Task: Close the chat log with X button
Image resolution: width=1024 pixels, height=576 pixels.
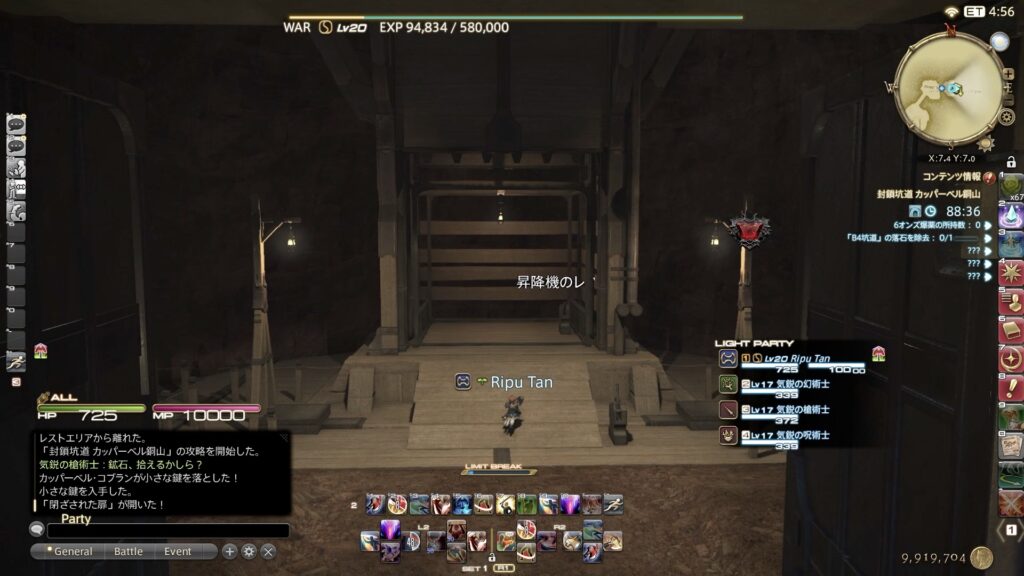Action: (268, 551)
